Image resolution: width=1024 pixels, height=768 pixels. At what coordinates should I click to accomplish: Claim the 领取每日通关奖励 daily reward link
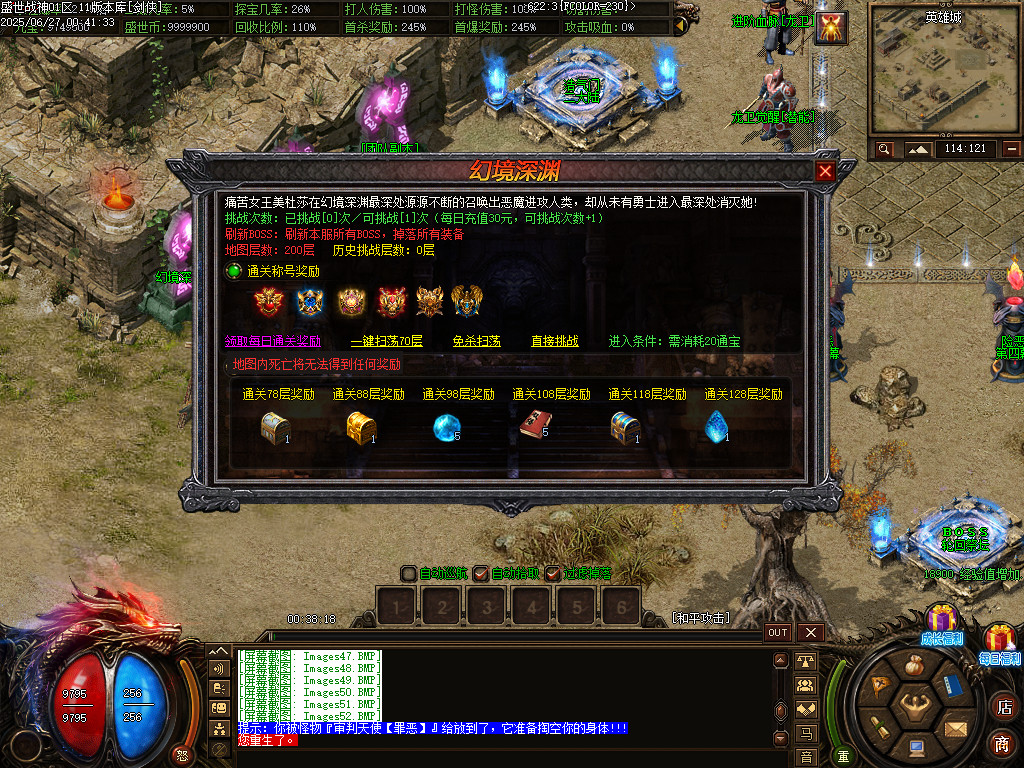272,341
